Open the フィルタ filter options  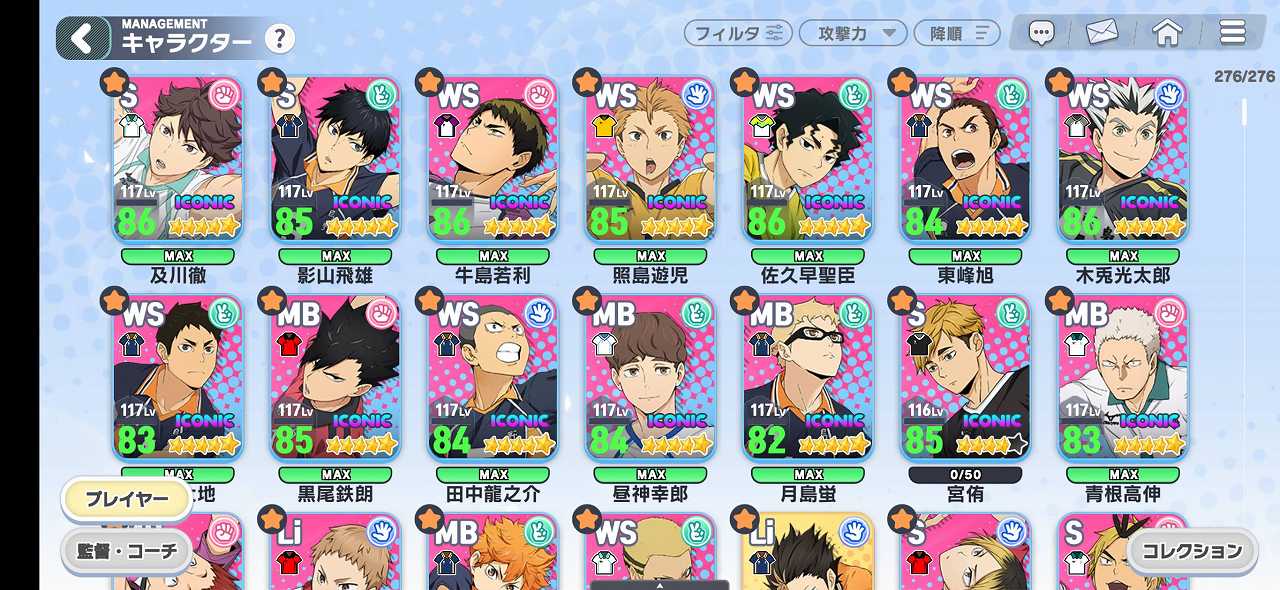point(738,33)
